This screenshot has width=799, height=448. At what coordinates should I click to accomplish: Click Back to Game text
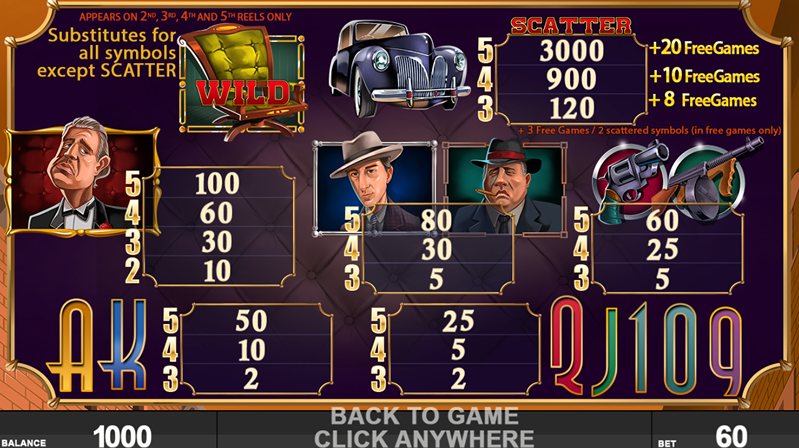pos(424,416)
